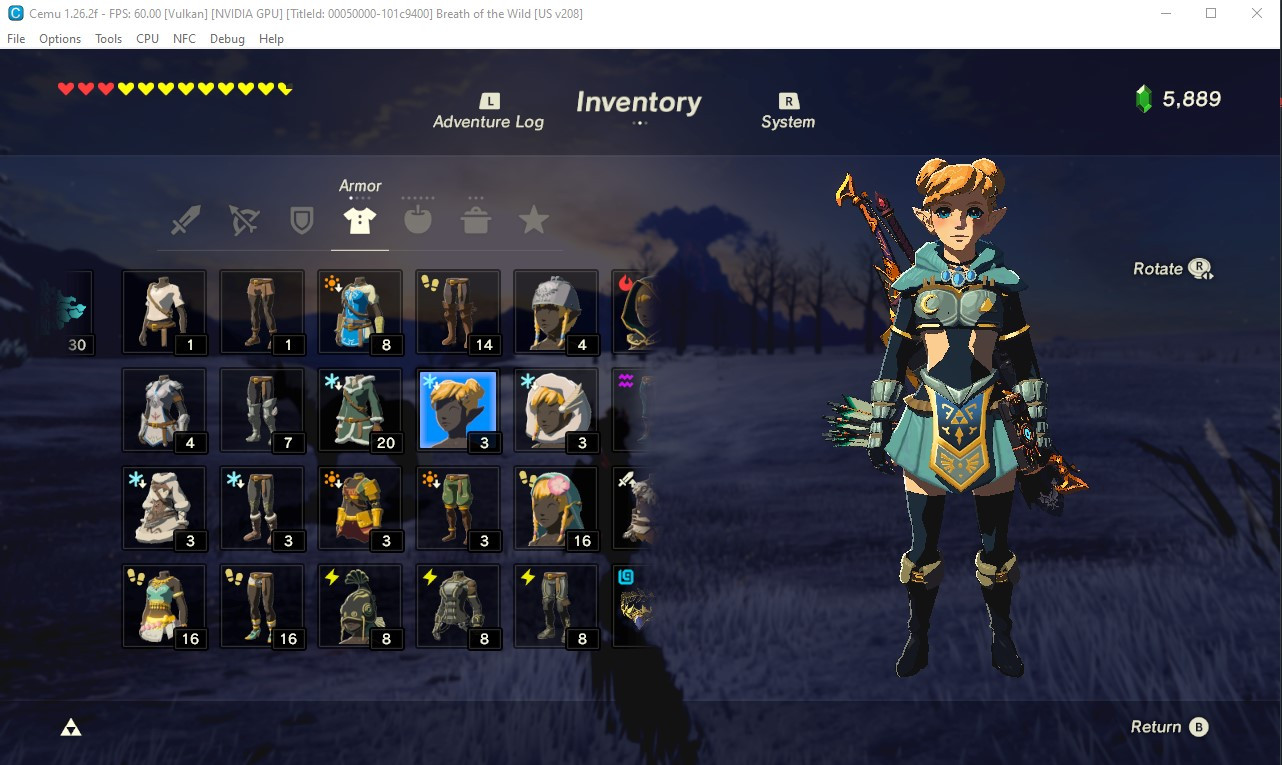Open the bows and arrows category icon
Image resolution: width=1282 pixels, height=765 pixels.
tap(242, 220)
